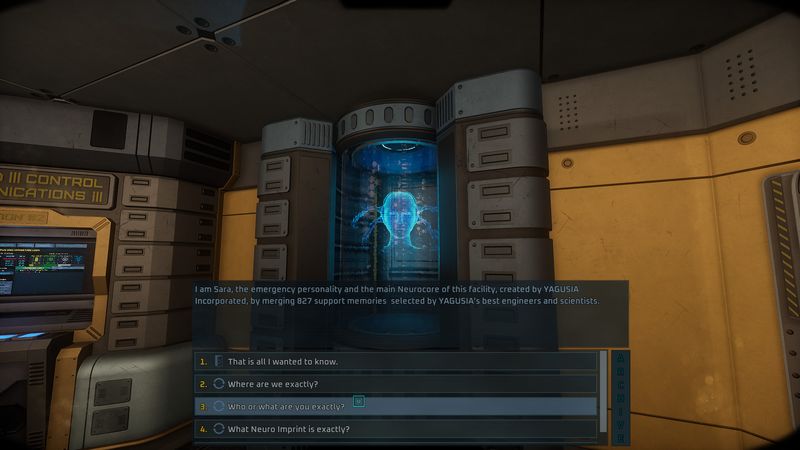
Task: Click the dialogue options scrollbar
Action: click(x=602, y=392)
